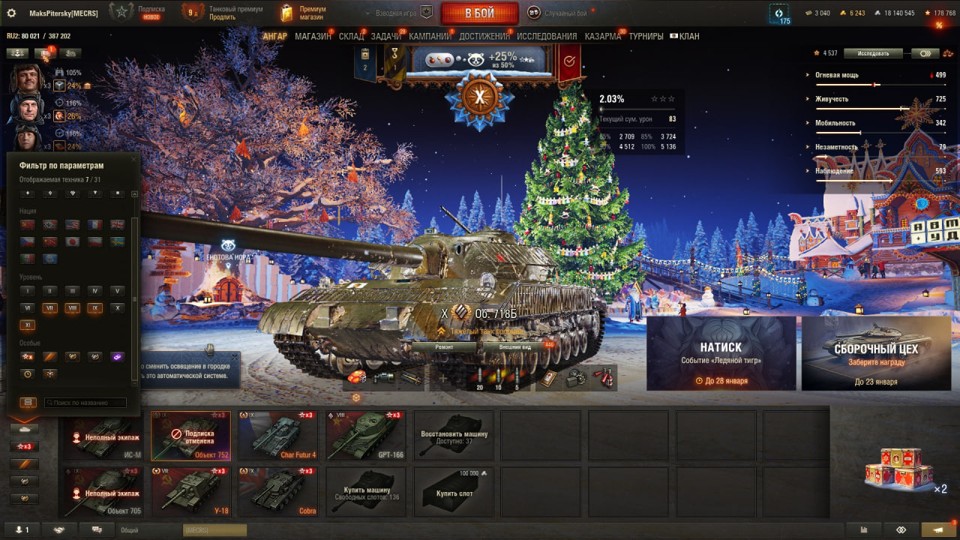Open the НАТИСК event banner

(x=721, y=353)
